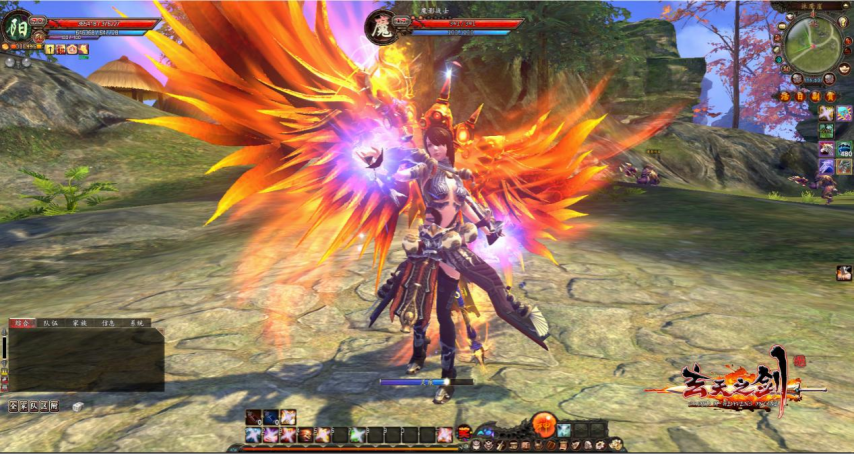854x455 pixels.
Task: Click the white dice icon below chat
Action: point(77,406)
